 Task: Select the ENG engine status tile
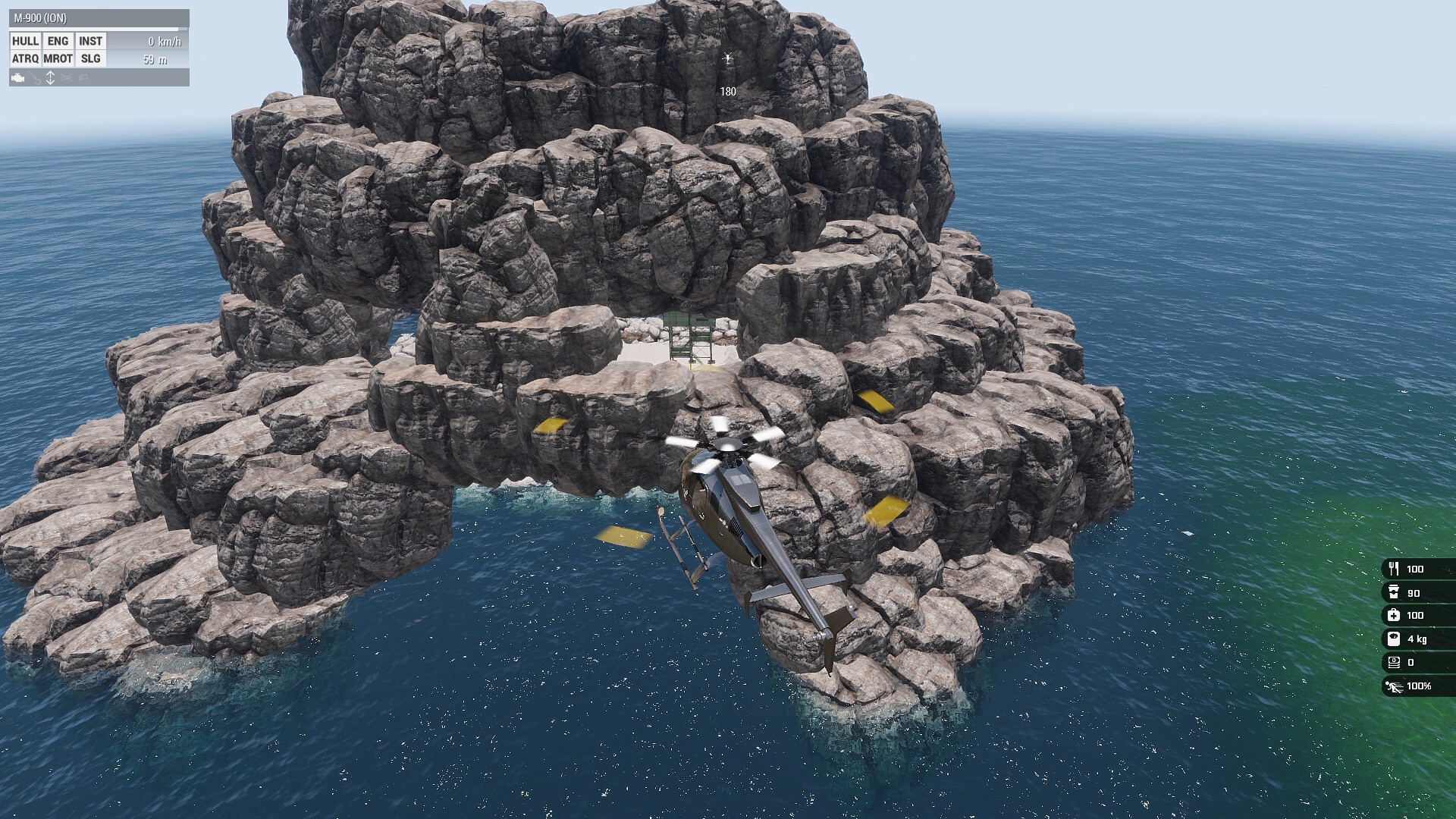tap(58, 41)
